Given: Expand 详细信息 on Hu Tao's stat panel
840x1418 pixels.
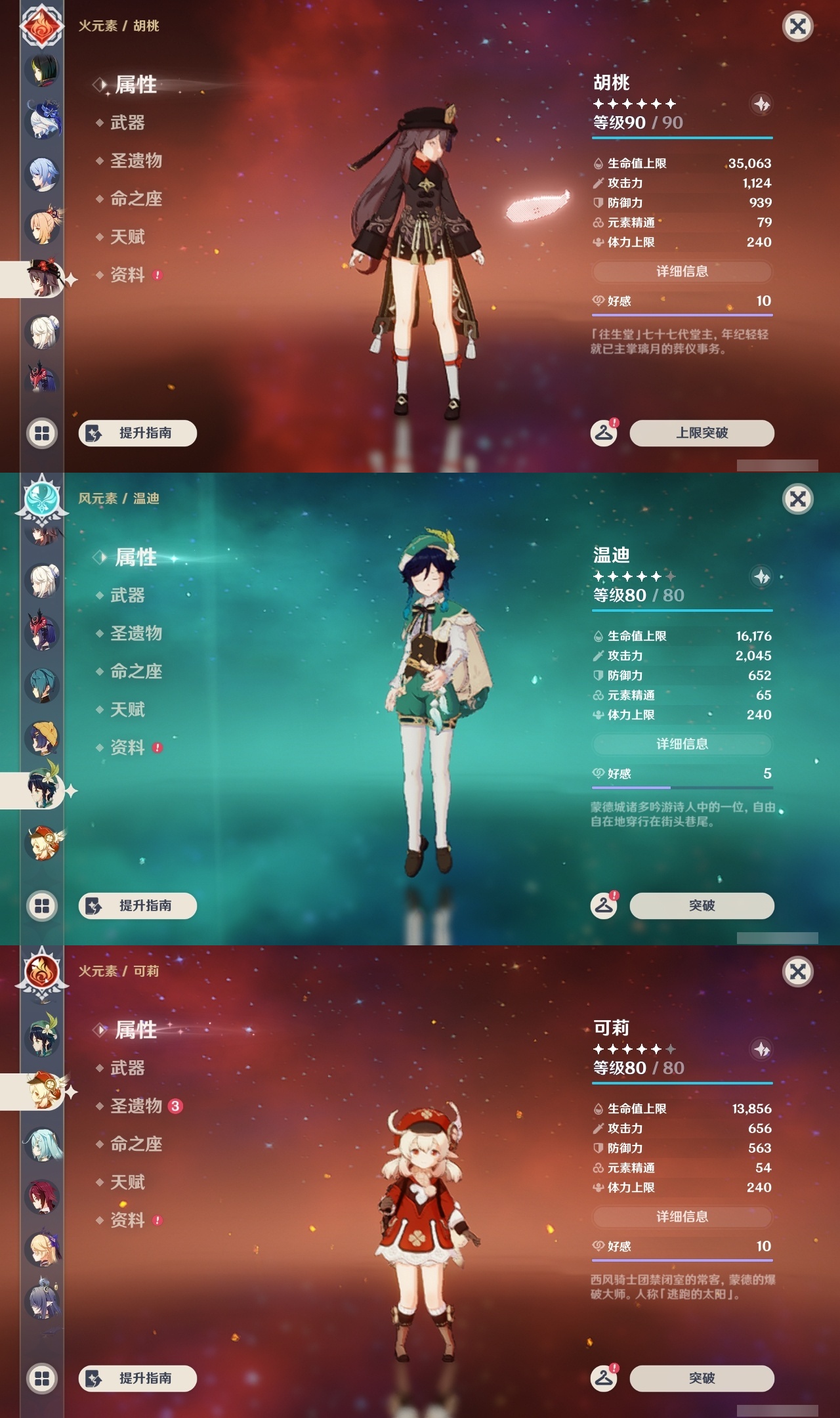Looking at the screenshot, I should coord(682,272).
